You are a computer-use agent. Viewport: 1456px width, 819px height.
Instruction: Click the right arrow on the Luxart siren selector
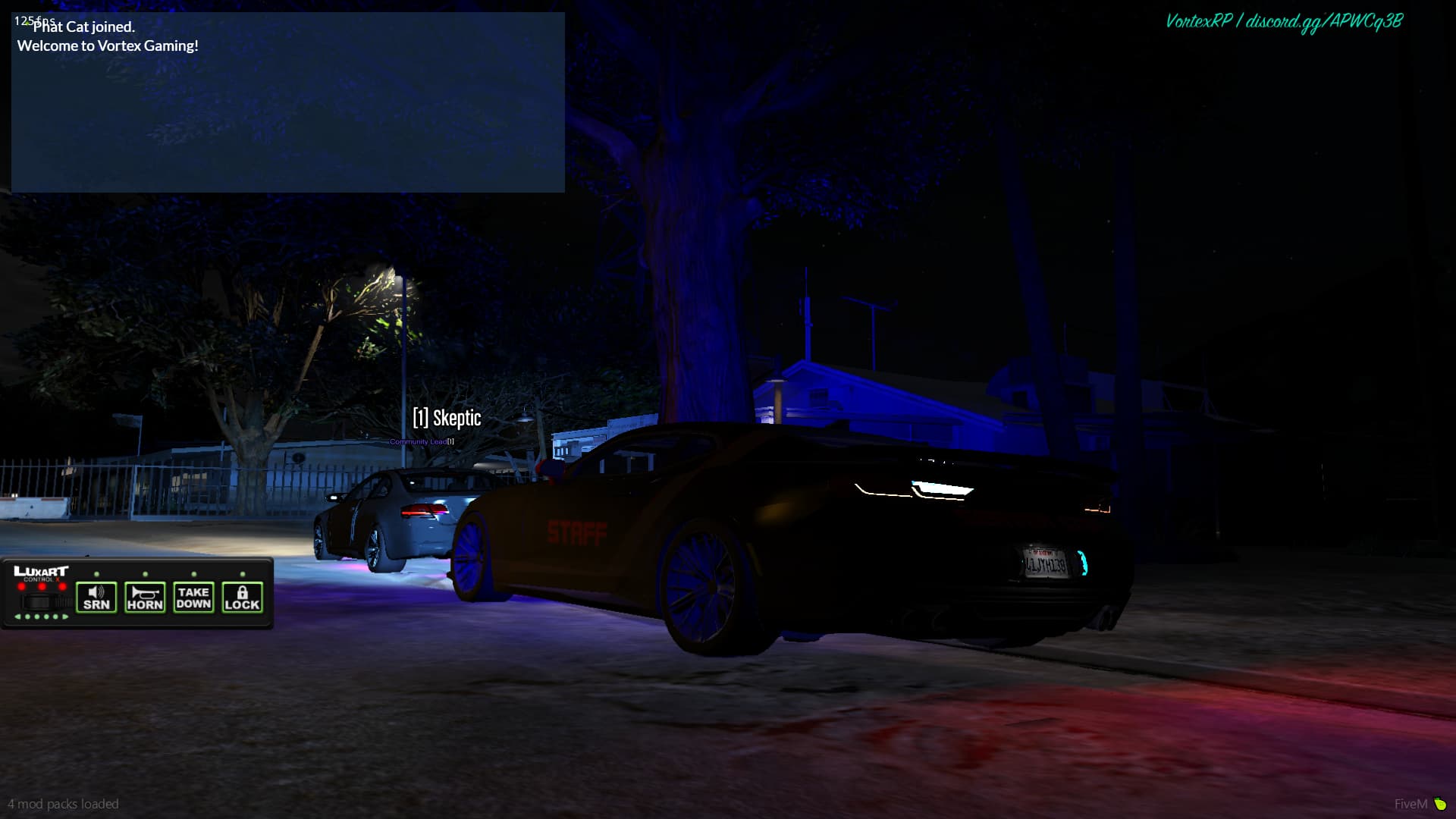(x=65, y=617)
